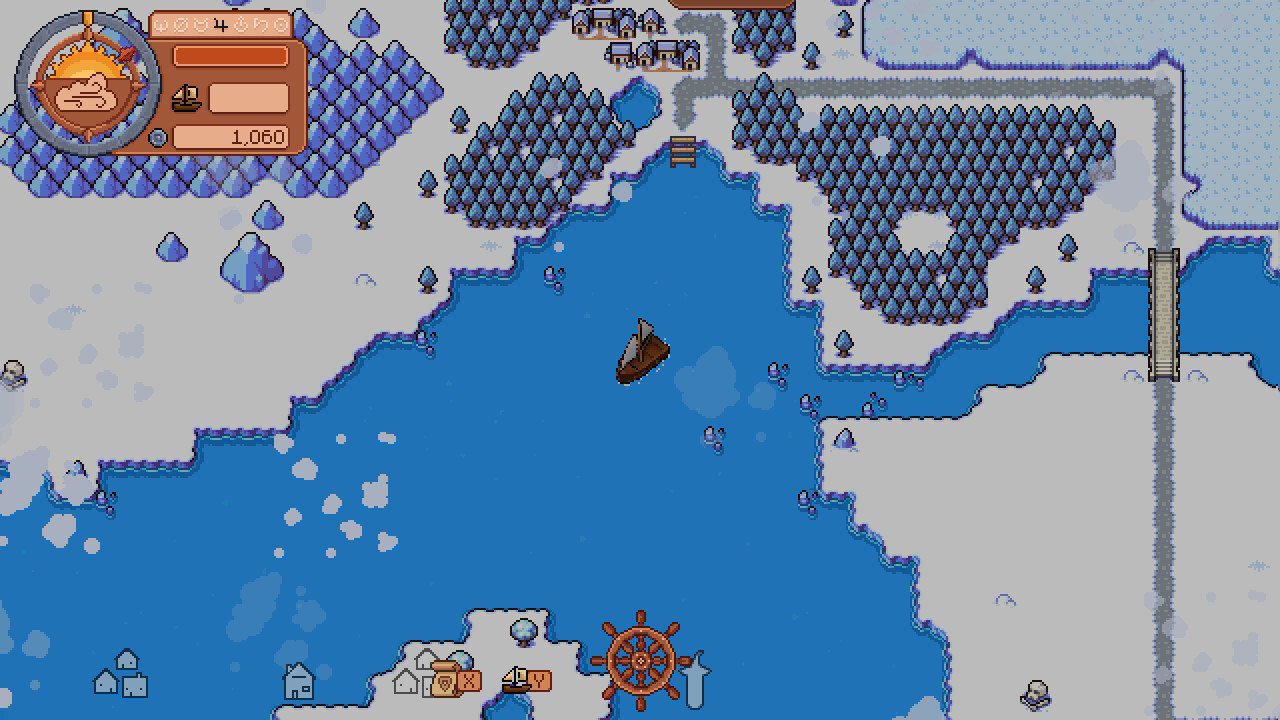Screen dimensions: 1280x720
Task: Click the shield emblem on the scroll
Action: pos(444,681)
